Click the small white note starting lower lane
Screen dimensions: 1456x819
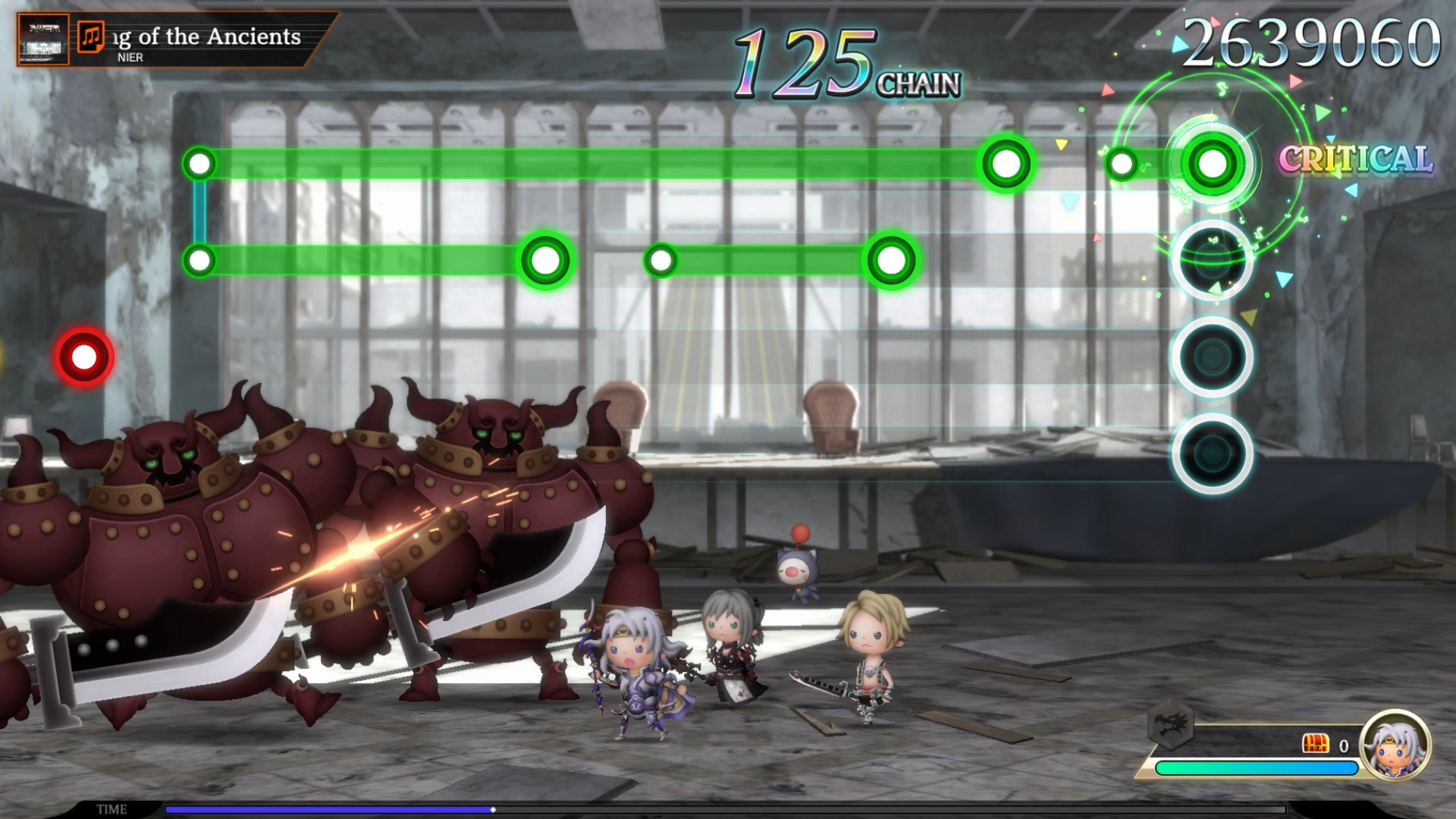659,259
